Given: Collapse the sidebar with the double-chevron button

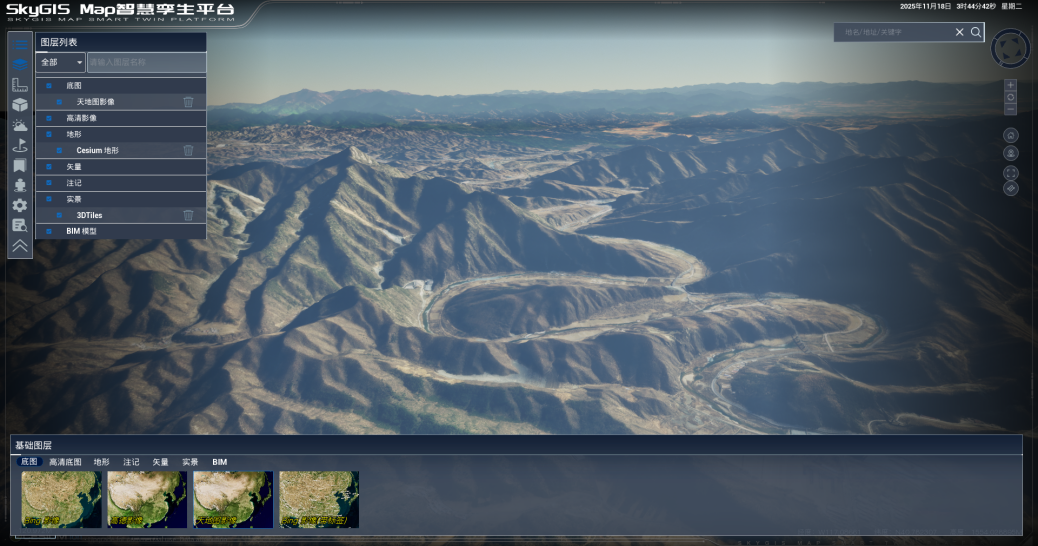Looking at the screenshot, I should (x=20, y=246).
